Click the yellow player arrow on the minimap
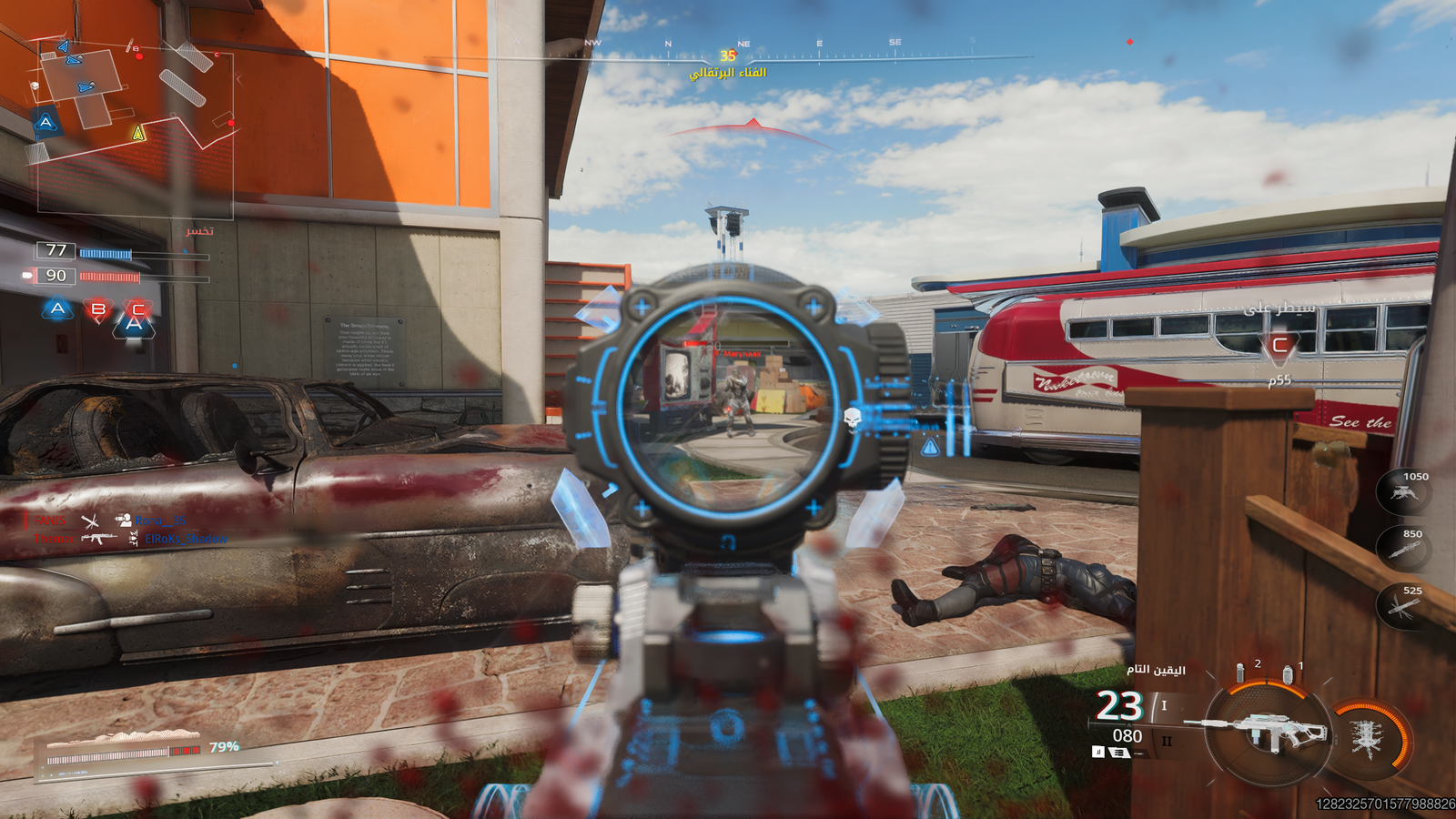The width and height of the screenshot is (1456, 819). (138, 134)
